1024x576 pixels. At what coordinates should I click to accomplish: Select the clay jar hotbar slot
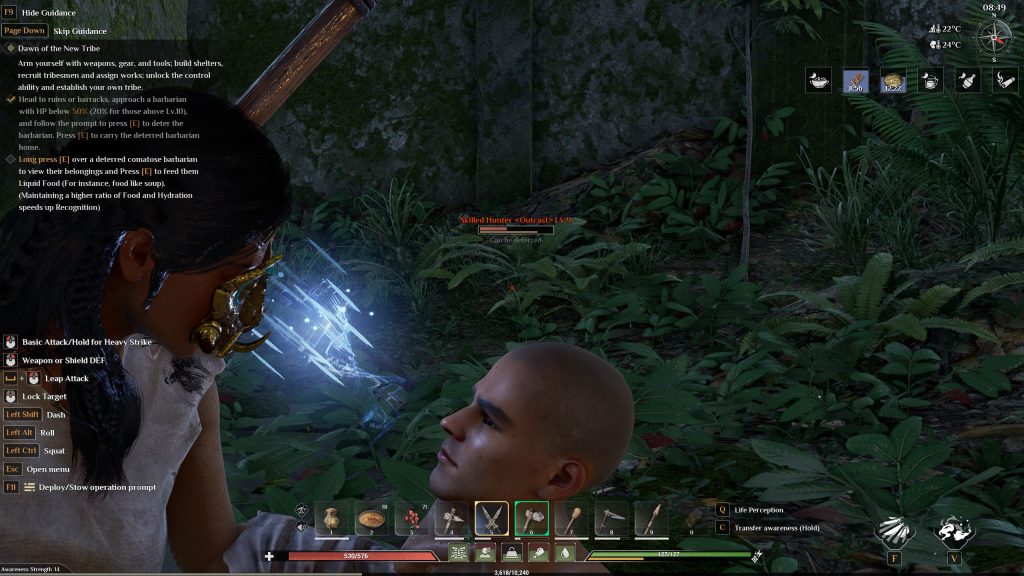(x=332, y=518)
